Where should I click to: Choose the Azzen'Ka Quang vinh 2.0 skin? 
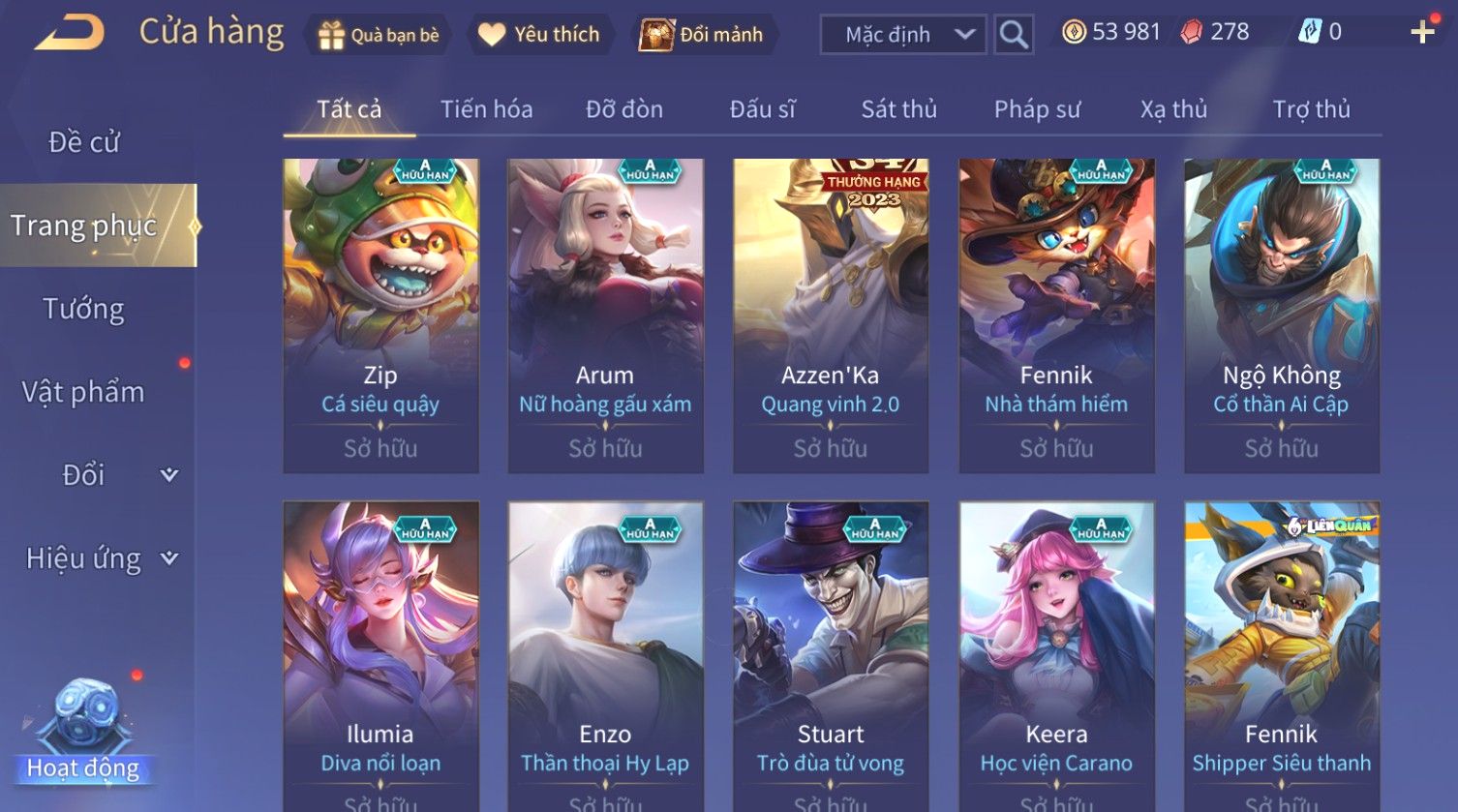(x=831, y=315)
